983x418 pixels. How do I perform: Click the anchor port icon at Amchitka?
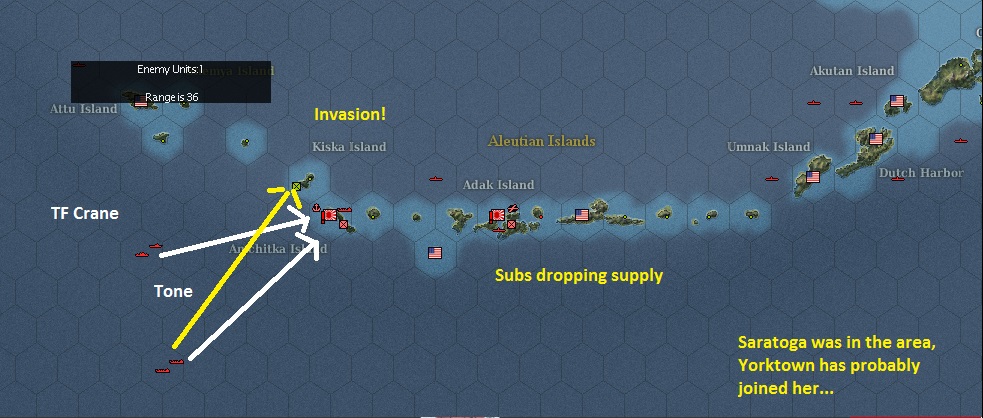[x=316, y=208]
